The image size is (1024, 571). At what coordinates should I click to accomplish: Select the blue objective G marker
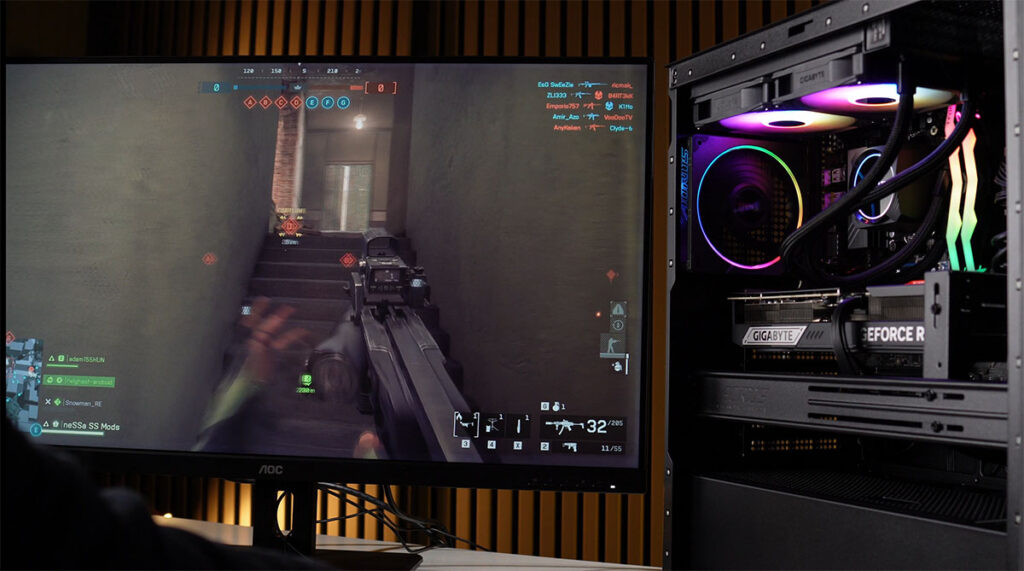pos(343,102)
